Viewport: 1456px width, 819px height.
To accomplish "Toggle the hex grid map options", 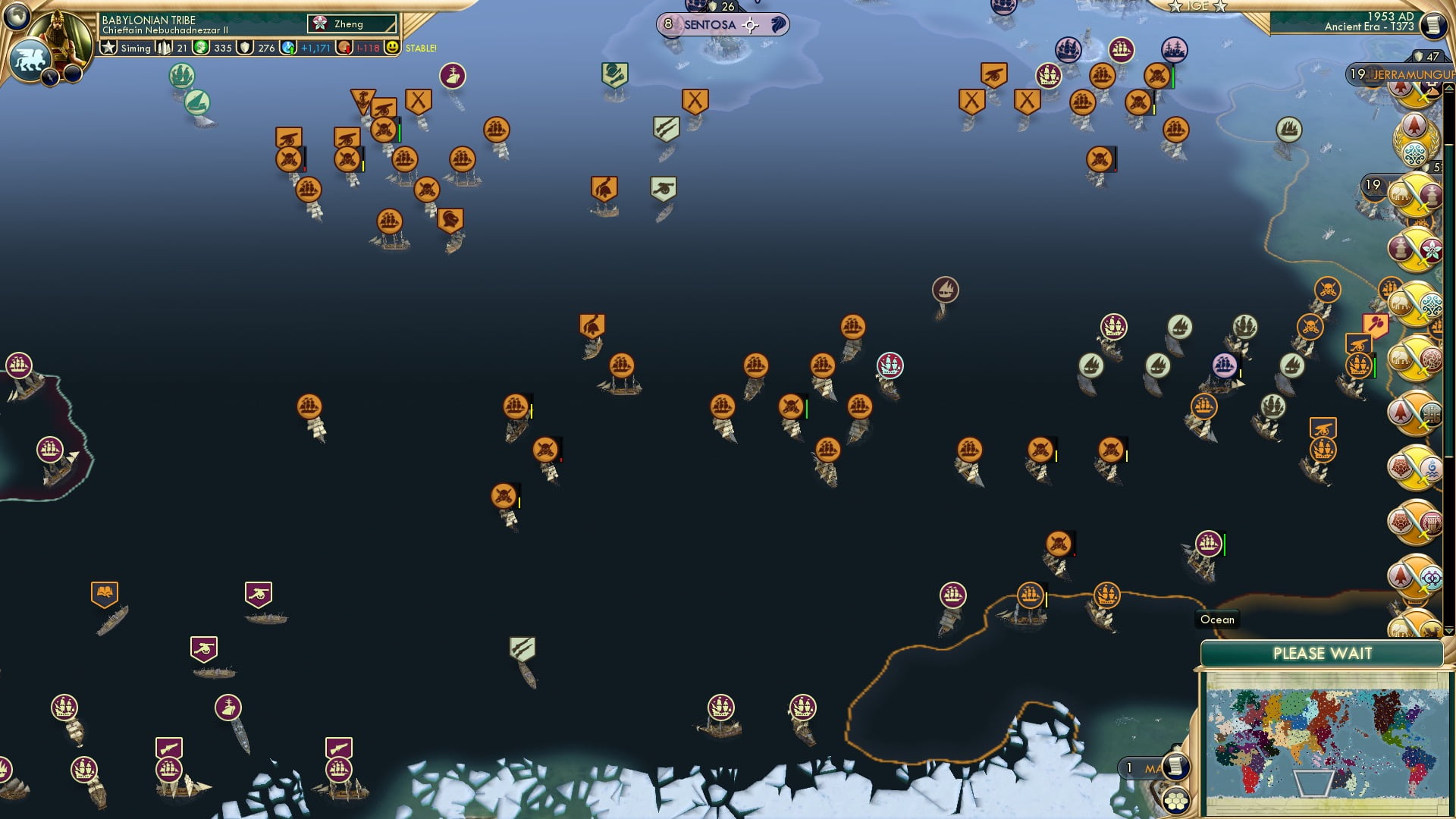I will coord(1176,801).
